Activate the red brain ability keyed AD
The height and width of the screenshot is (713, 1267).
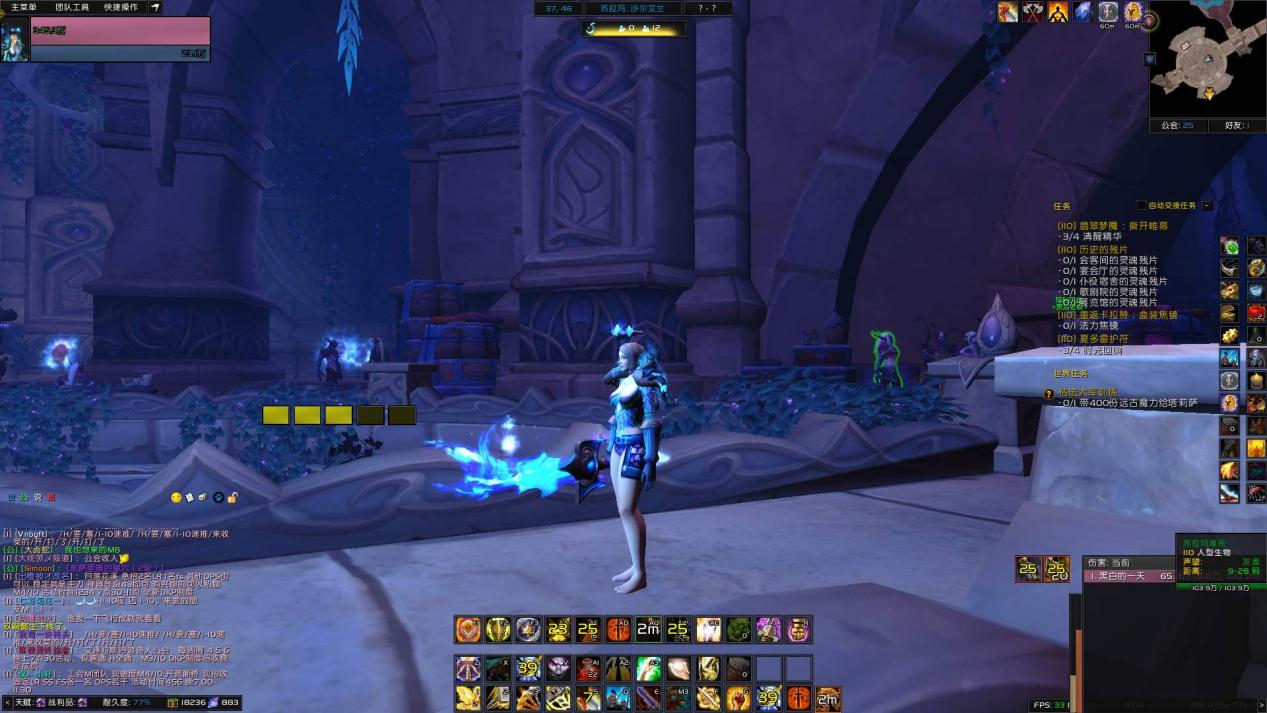tap(618, 629)
